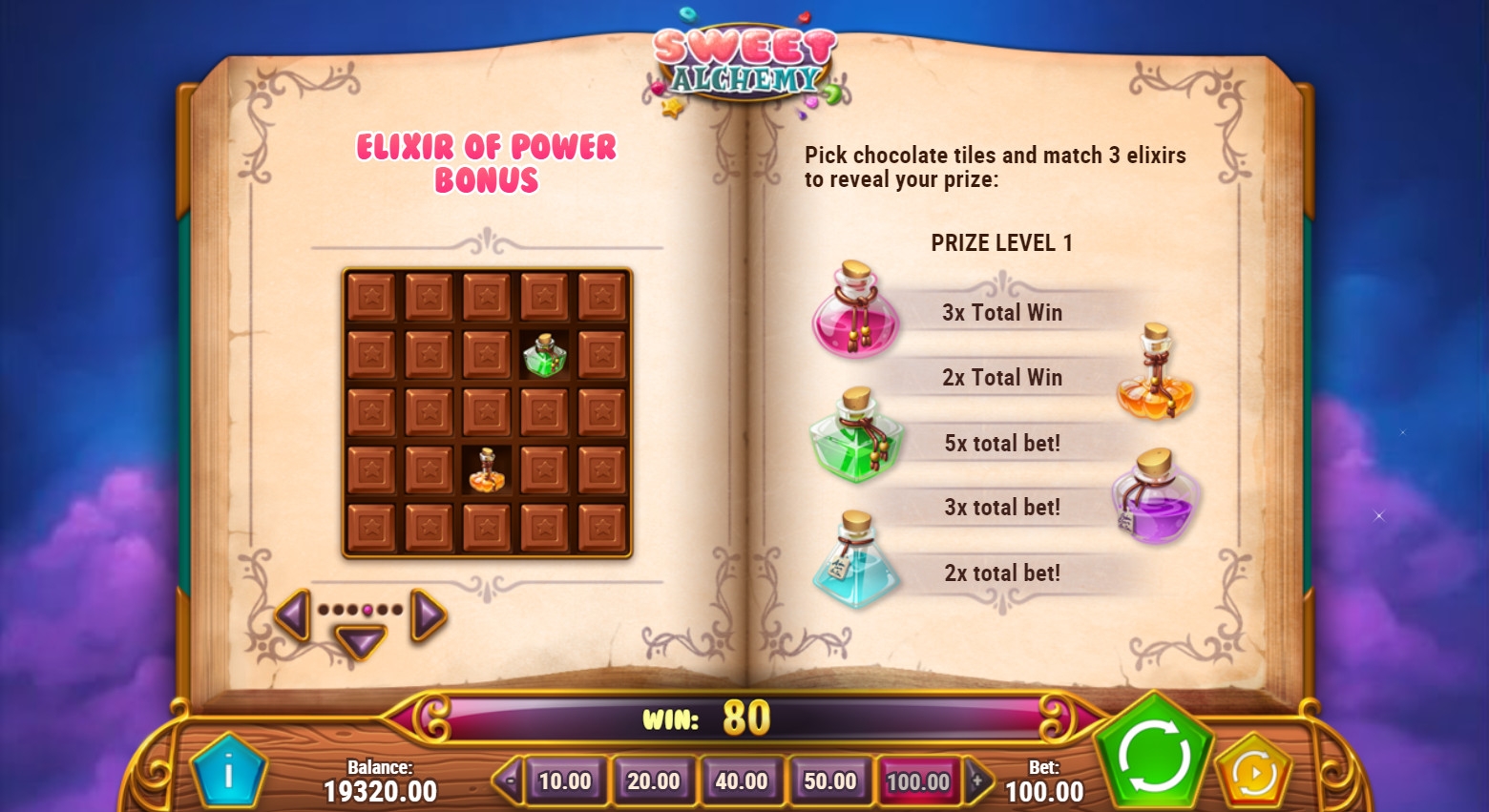Screen dimensions: 1489x812
Task: Go to the next paytable page
Action: 428,614
